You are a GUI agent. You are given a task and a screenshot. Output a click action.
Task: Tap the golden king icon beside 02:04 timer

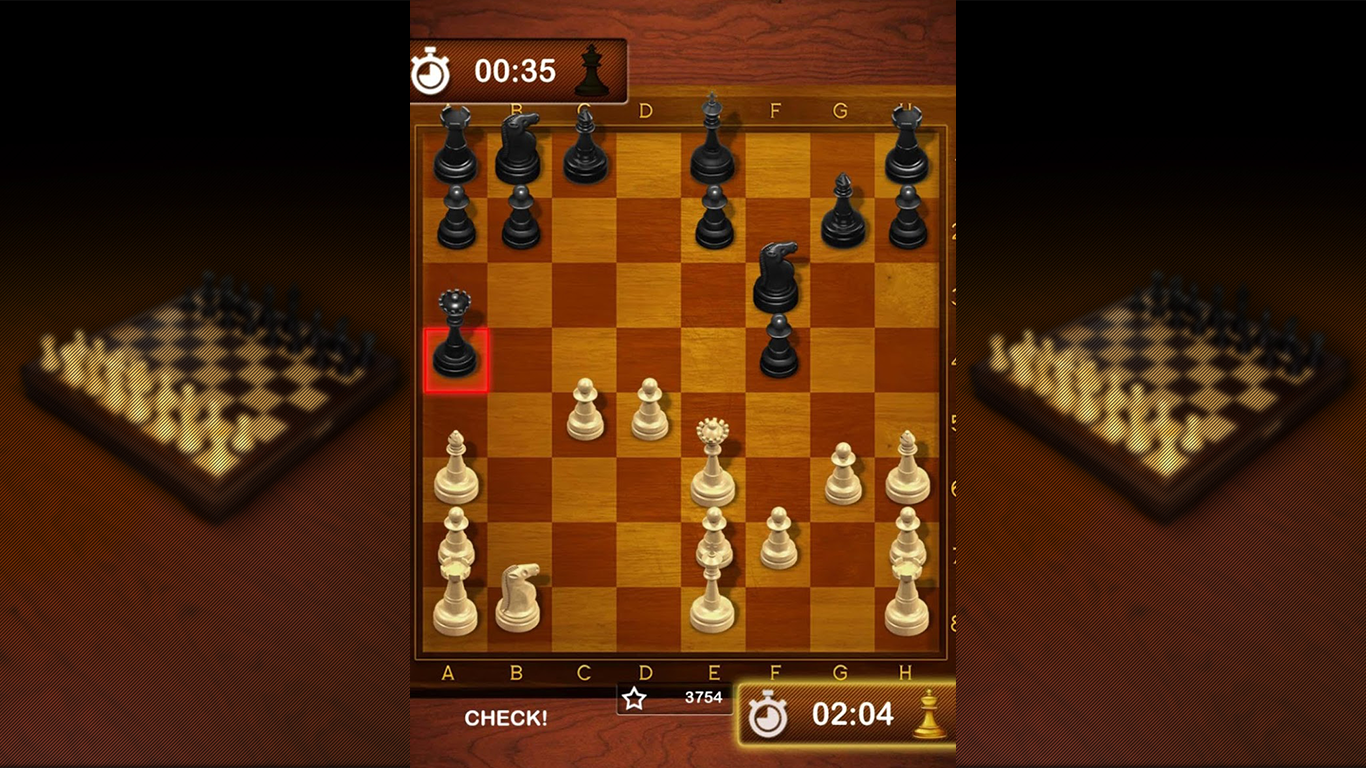tap(925, 713)
